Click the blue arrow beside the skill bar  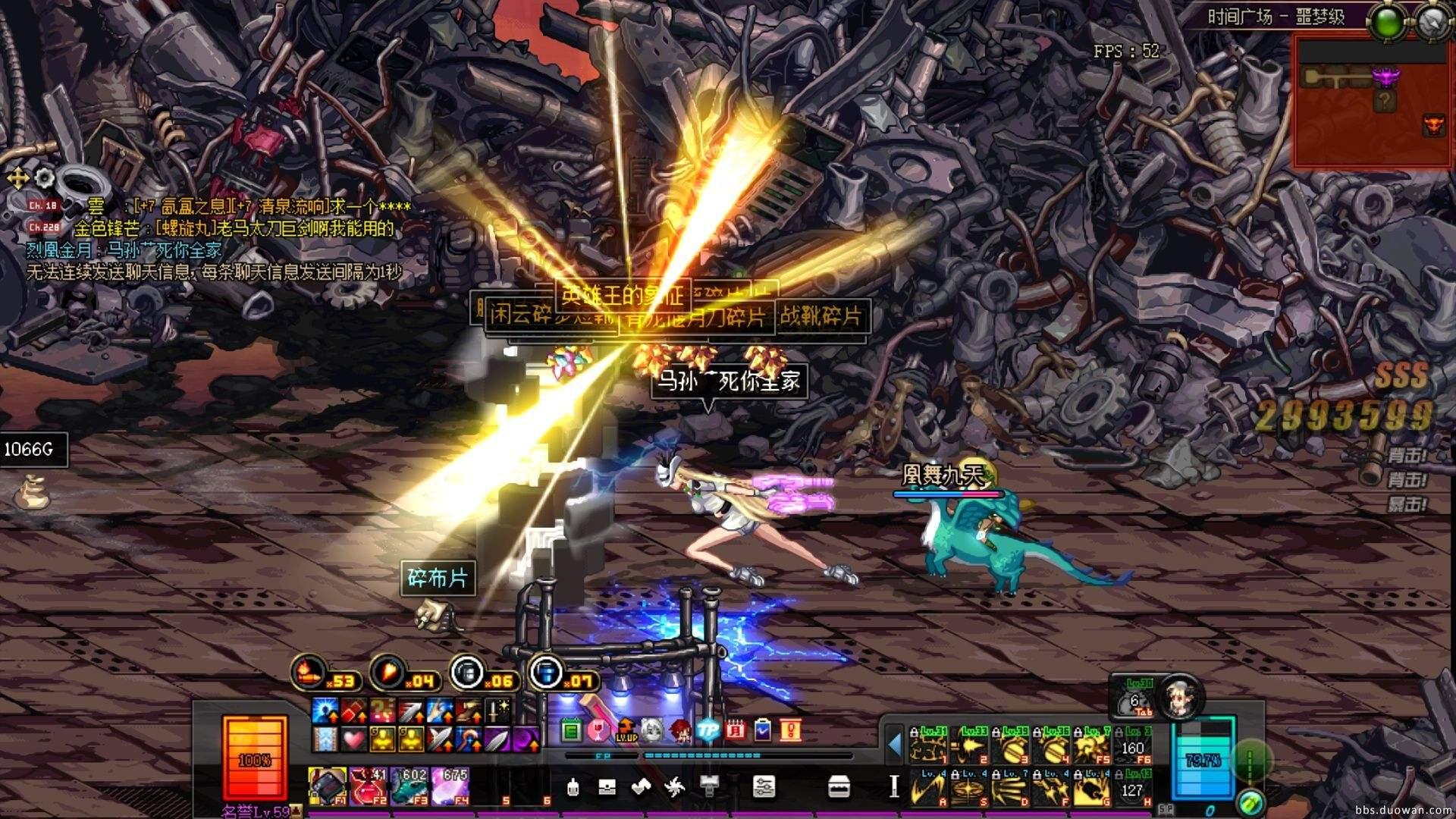pos(895,745)
